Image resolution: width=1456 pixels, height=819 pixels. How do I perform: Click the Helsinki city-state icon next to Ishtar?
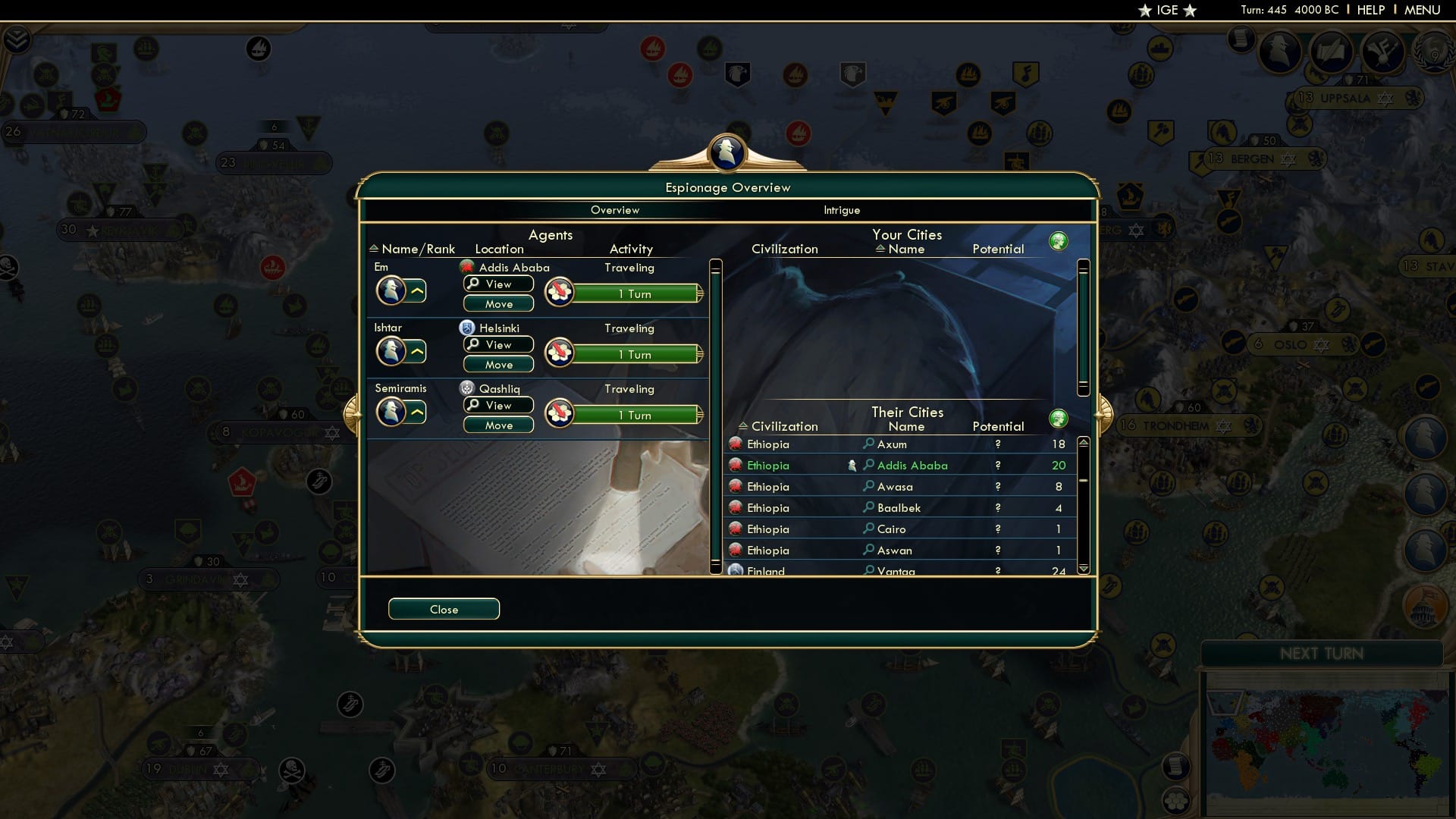point(467,328)
